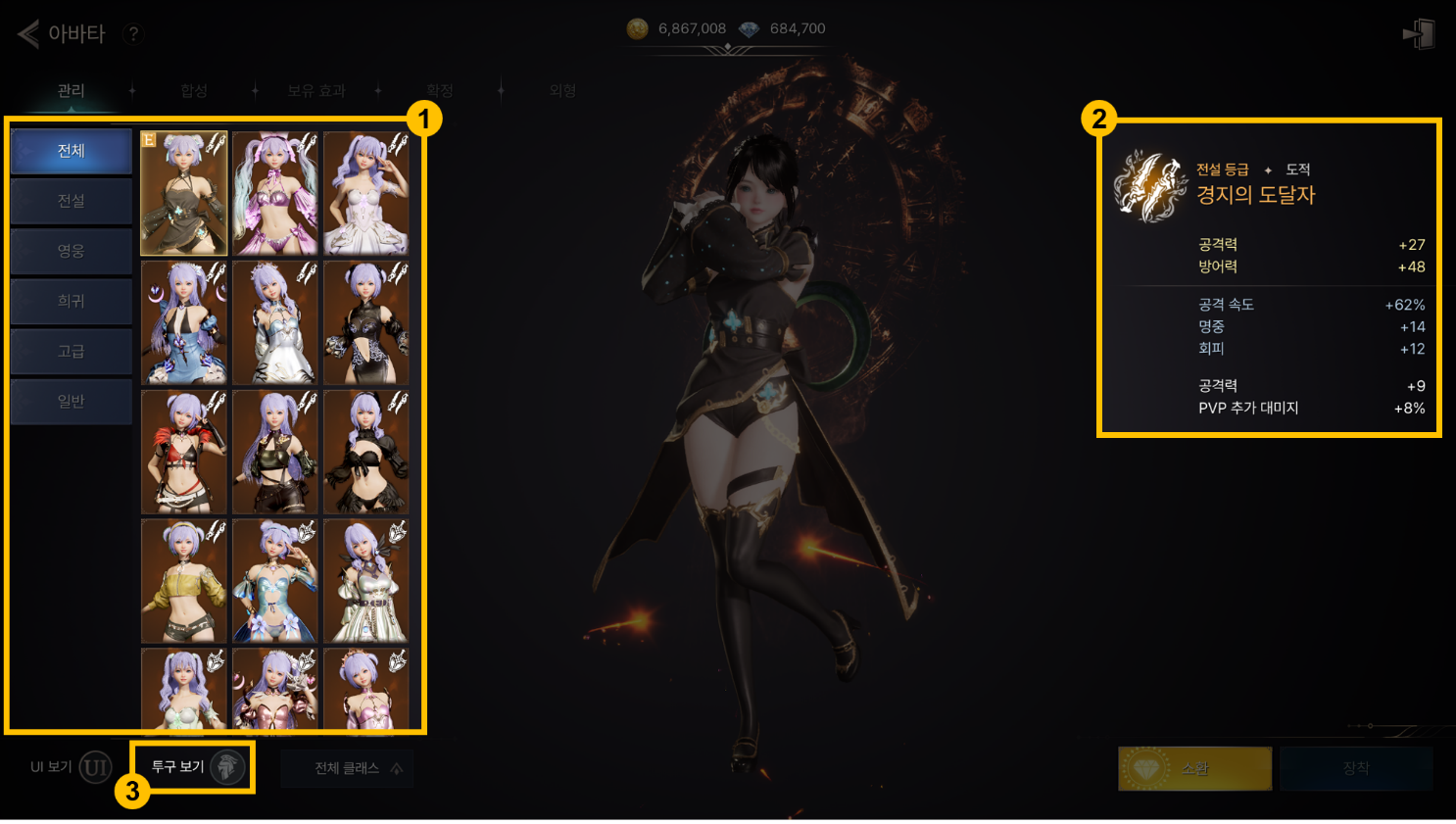Open the 외형 tab

(x=562, y=91)
